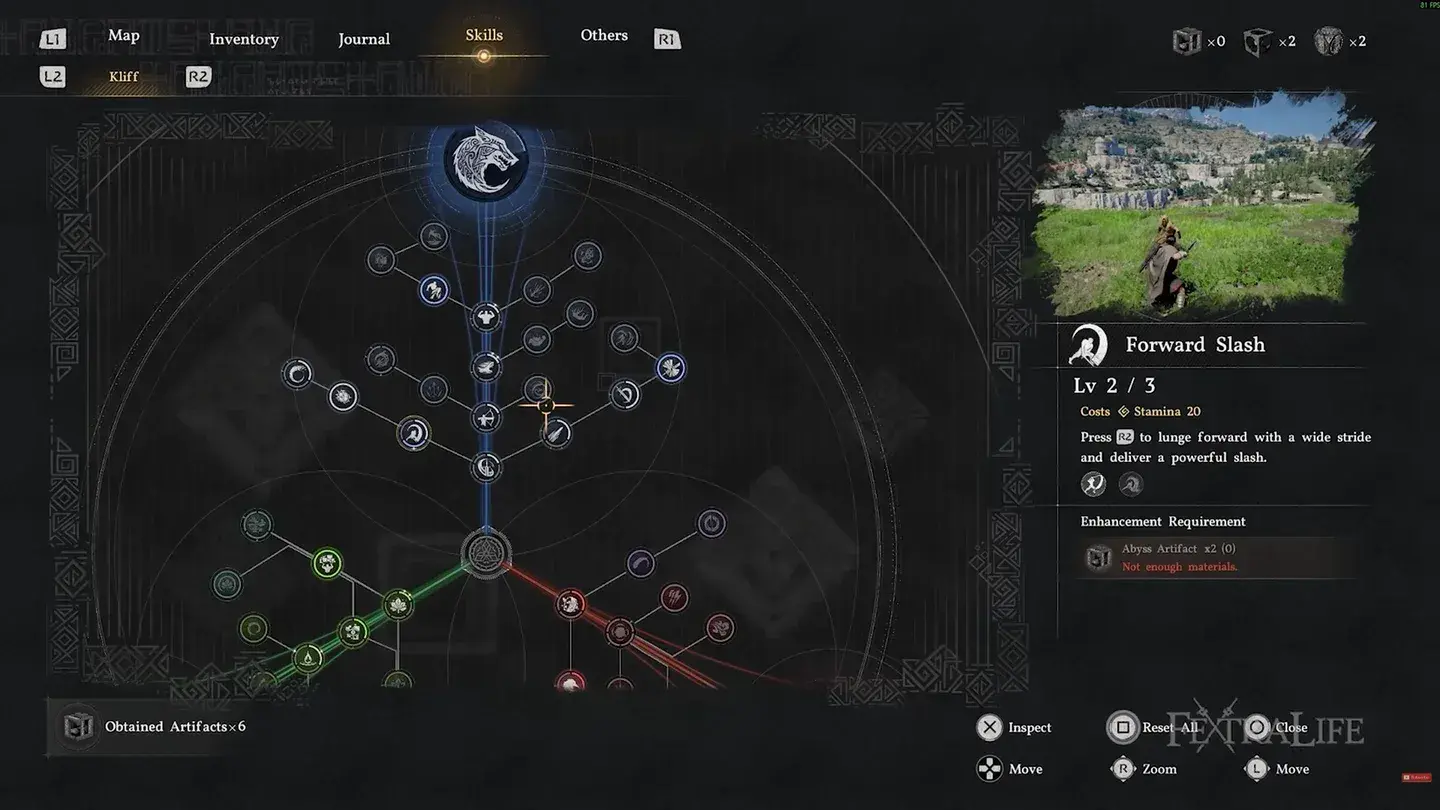Select the boar-head skill node on the red branch
1440x810 pixels.
pyautogui.click(x=570, y=603)
